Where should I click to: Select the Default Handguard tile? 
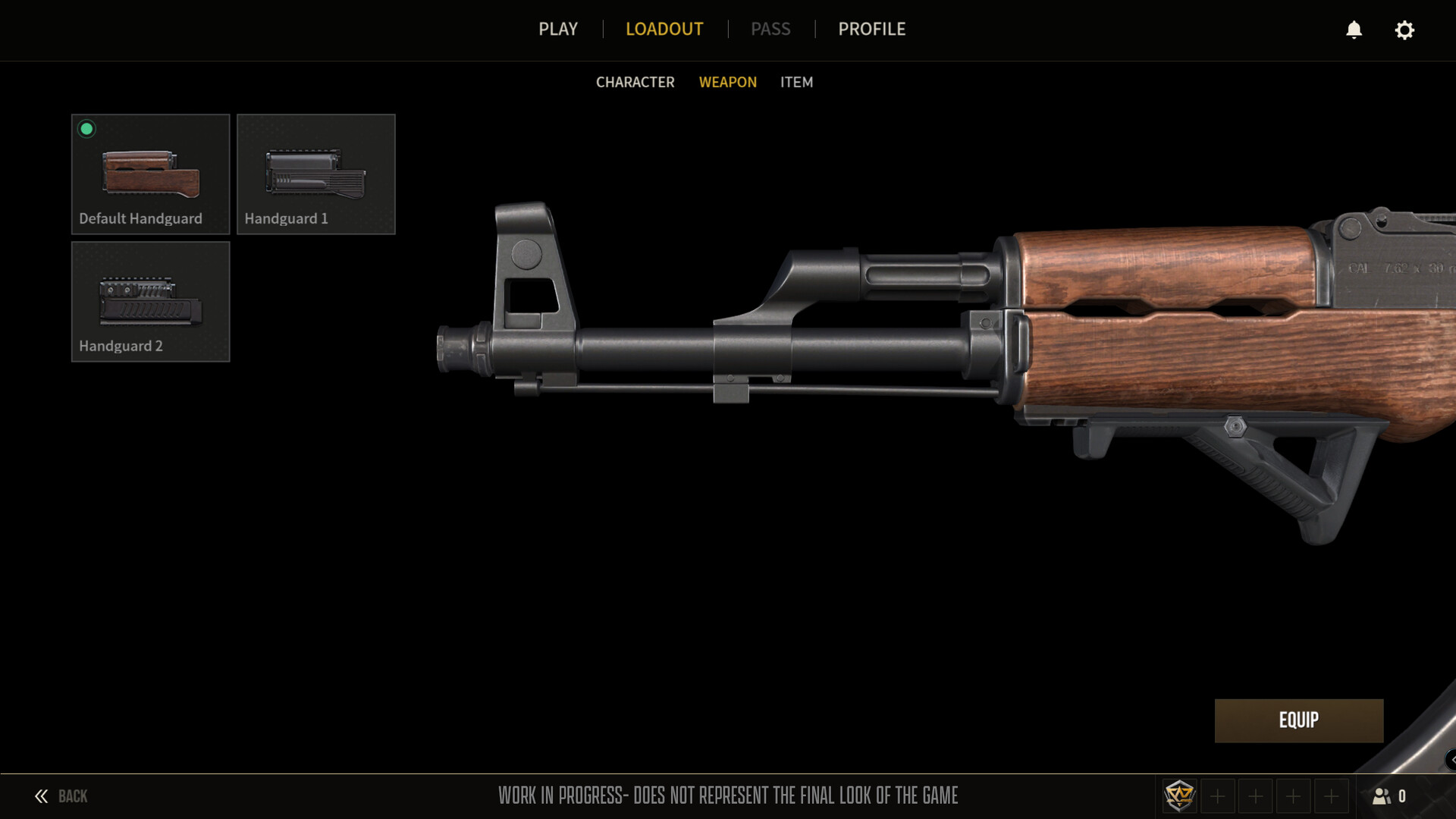pyautogui.click(x=150, y=174)
